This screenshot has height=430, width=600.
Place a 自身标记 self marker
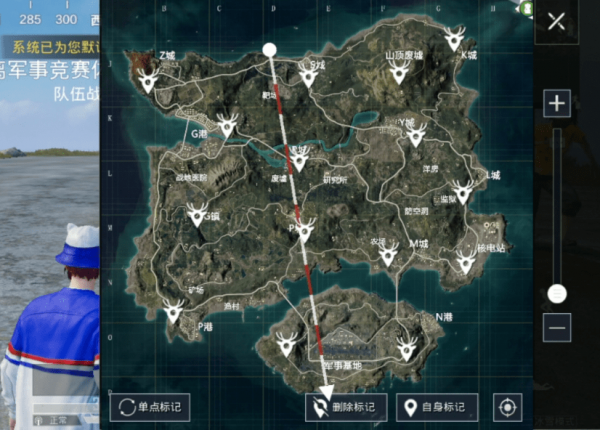coord(437,407)
